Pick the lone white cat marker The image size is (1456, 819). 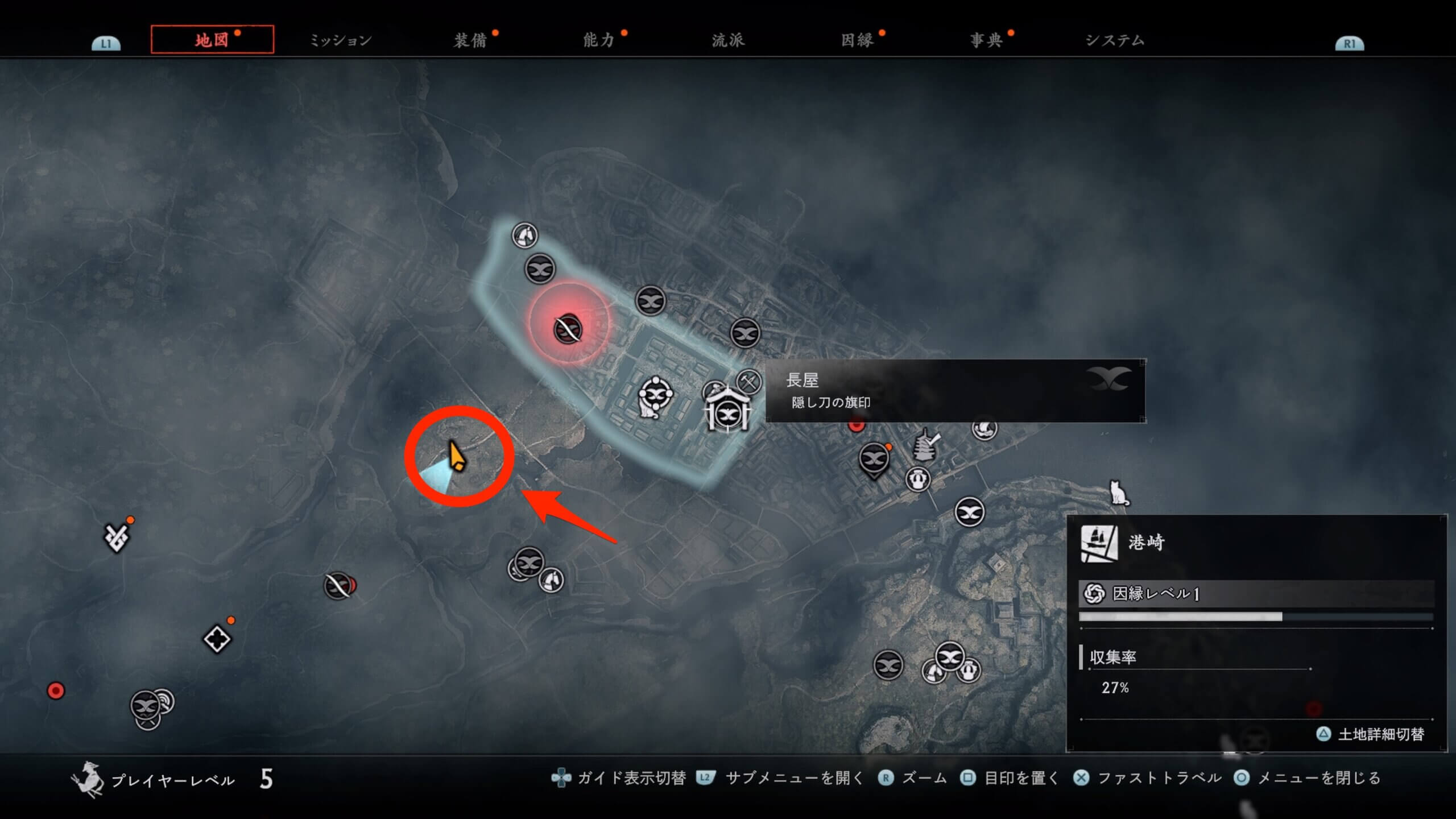click(x=1118, y=493)
